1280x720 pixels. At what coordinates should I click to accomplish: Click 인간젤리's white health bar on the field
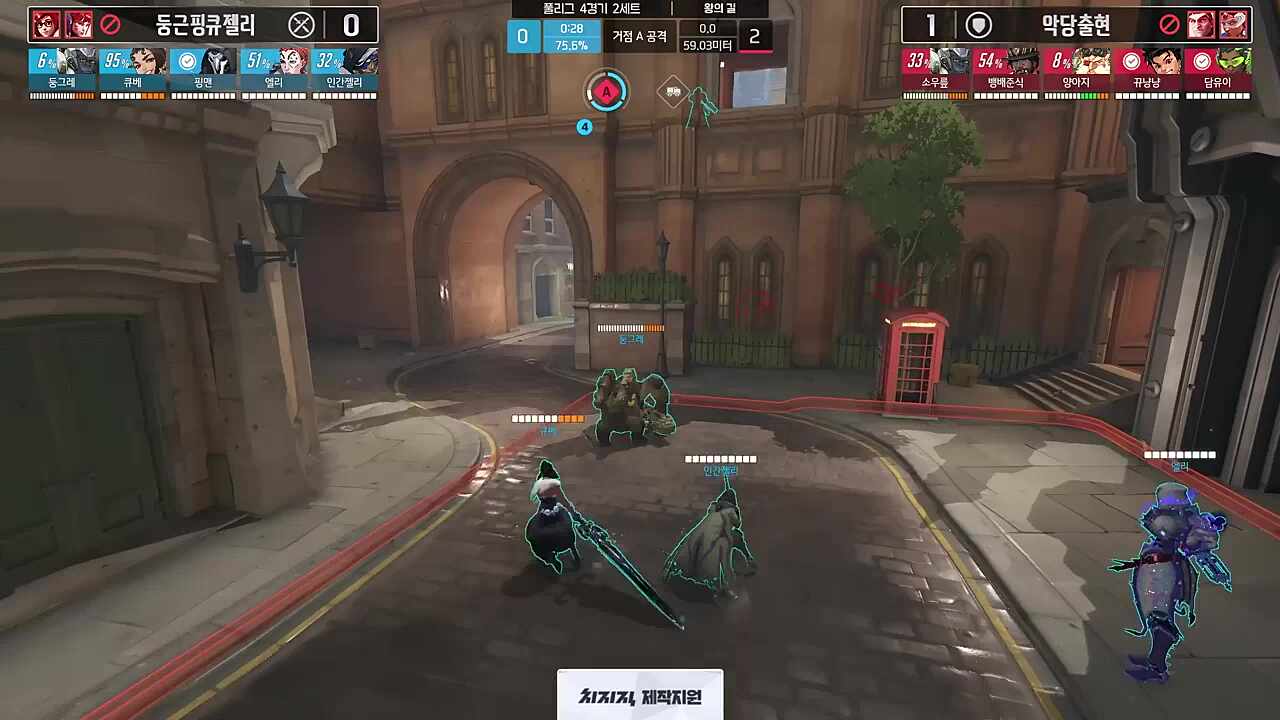[x=722, y=459]
